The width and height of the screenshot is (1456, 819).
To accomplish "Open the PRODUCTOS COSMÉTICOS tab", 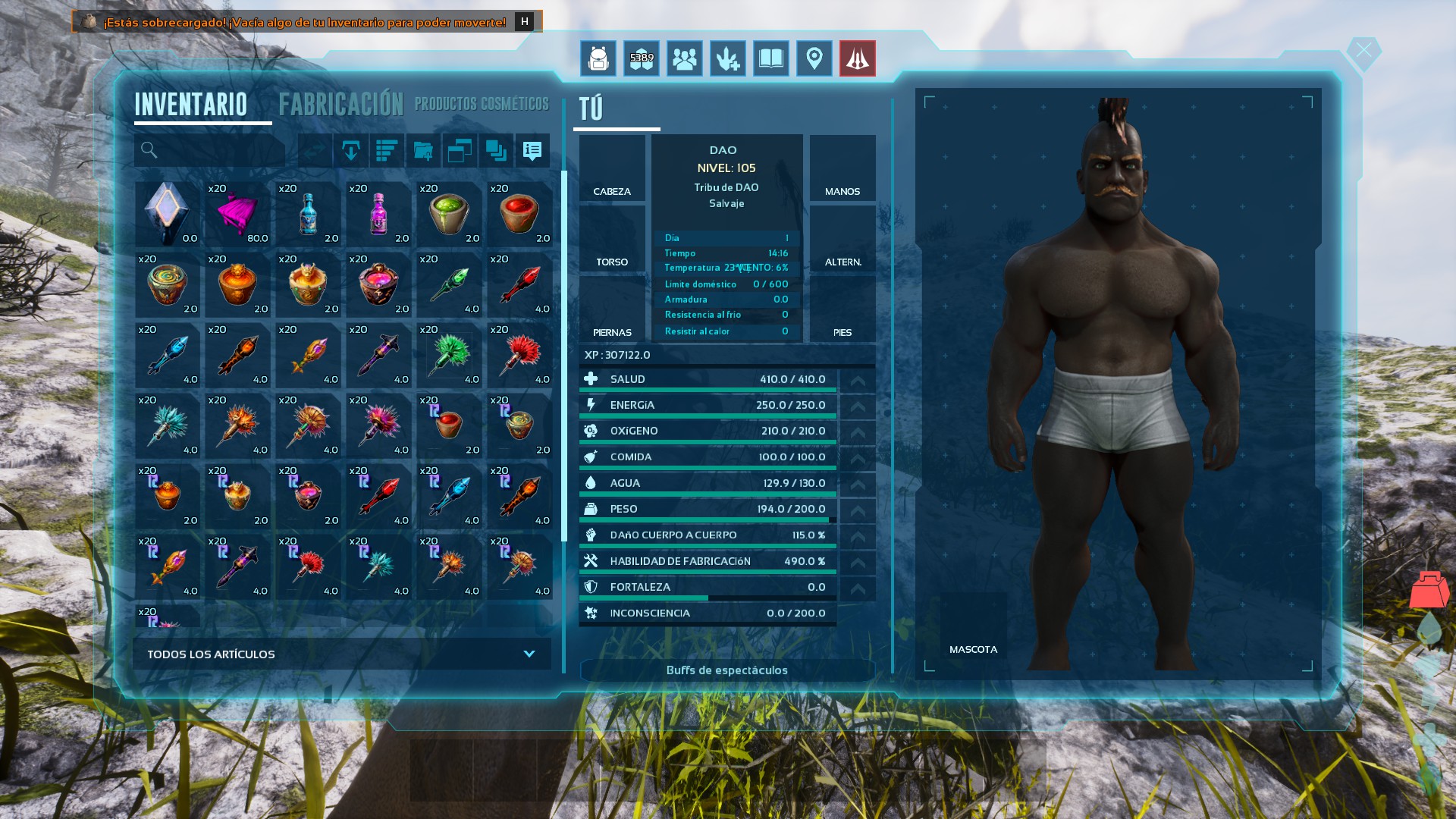I will point(482,104).
